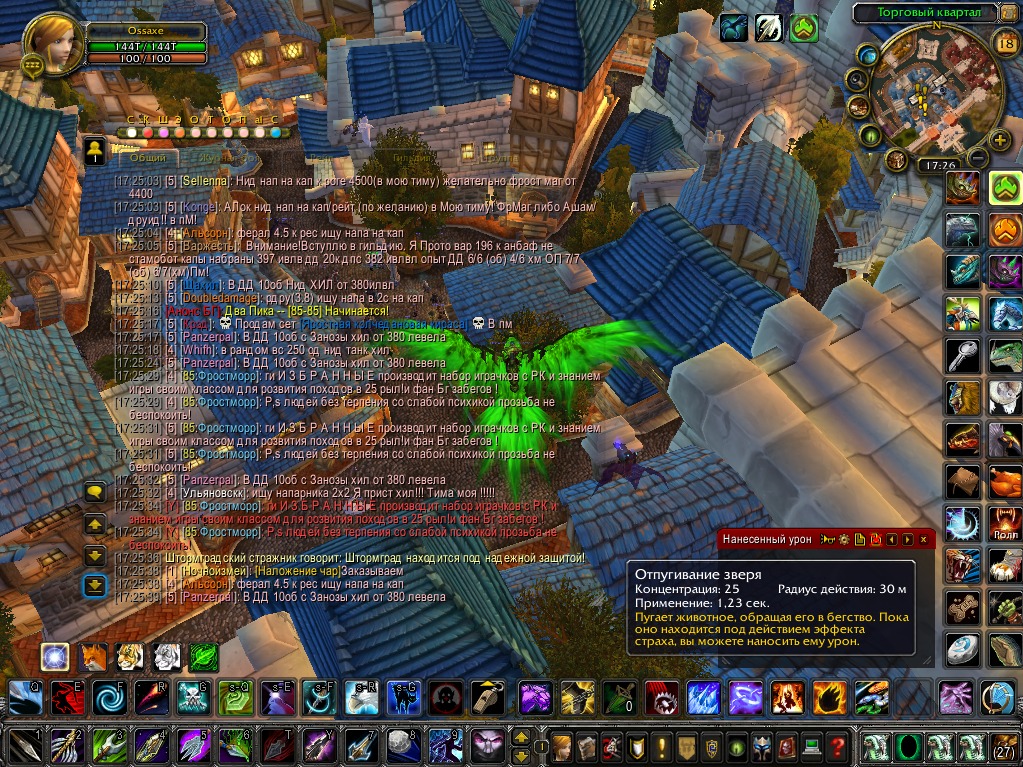Use the silver key icon
Image resolution: width=1023 pixels, height=767 pixels.
coord(963,355)
